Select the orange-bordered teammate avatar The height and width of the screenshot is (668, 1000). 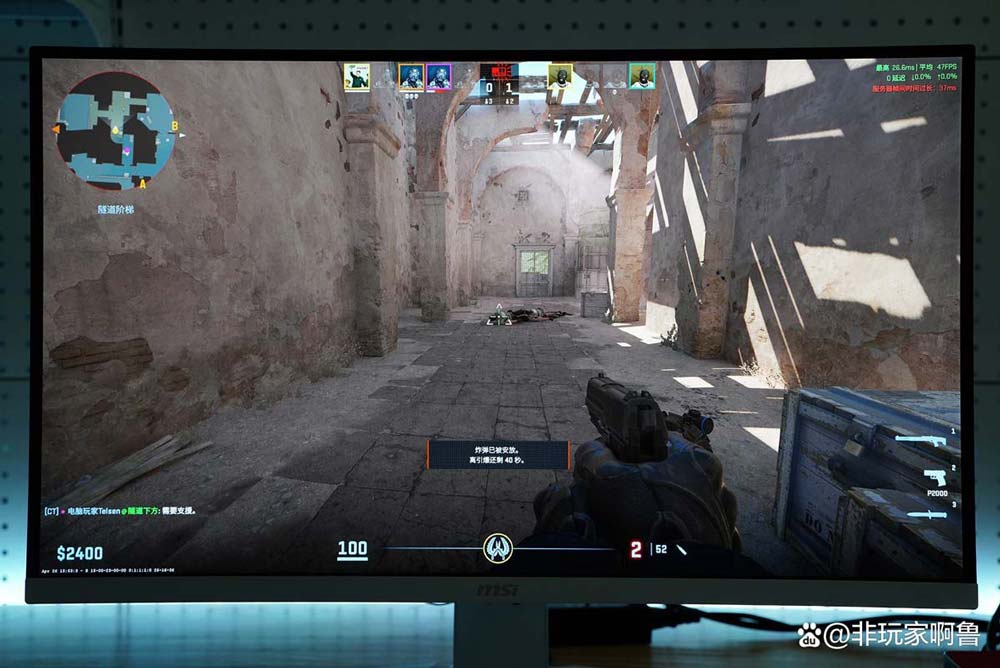coord(411,77)
